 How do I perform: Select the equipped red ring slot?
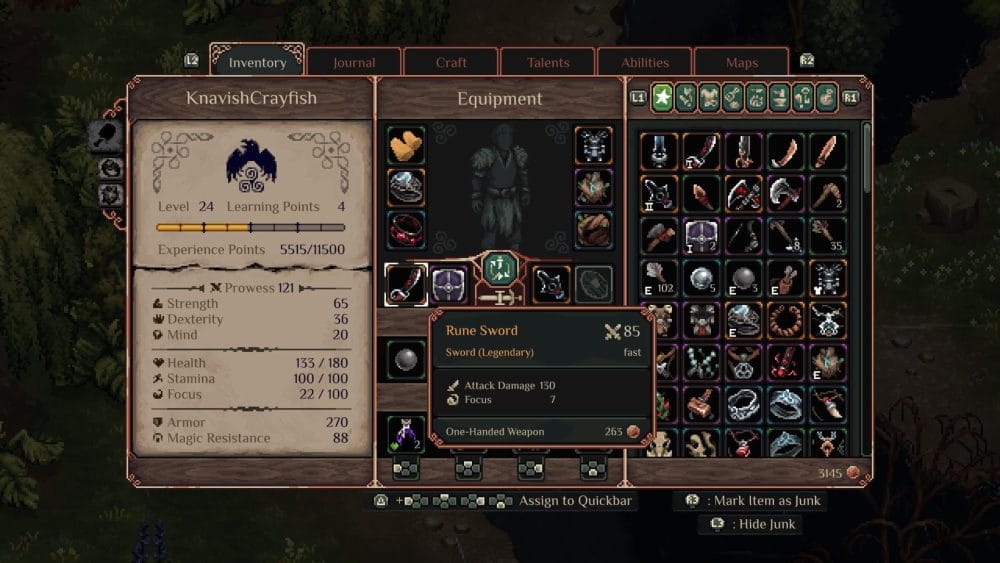coord(406,229)
